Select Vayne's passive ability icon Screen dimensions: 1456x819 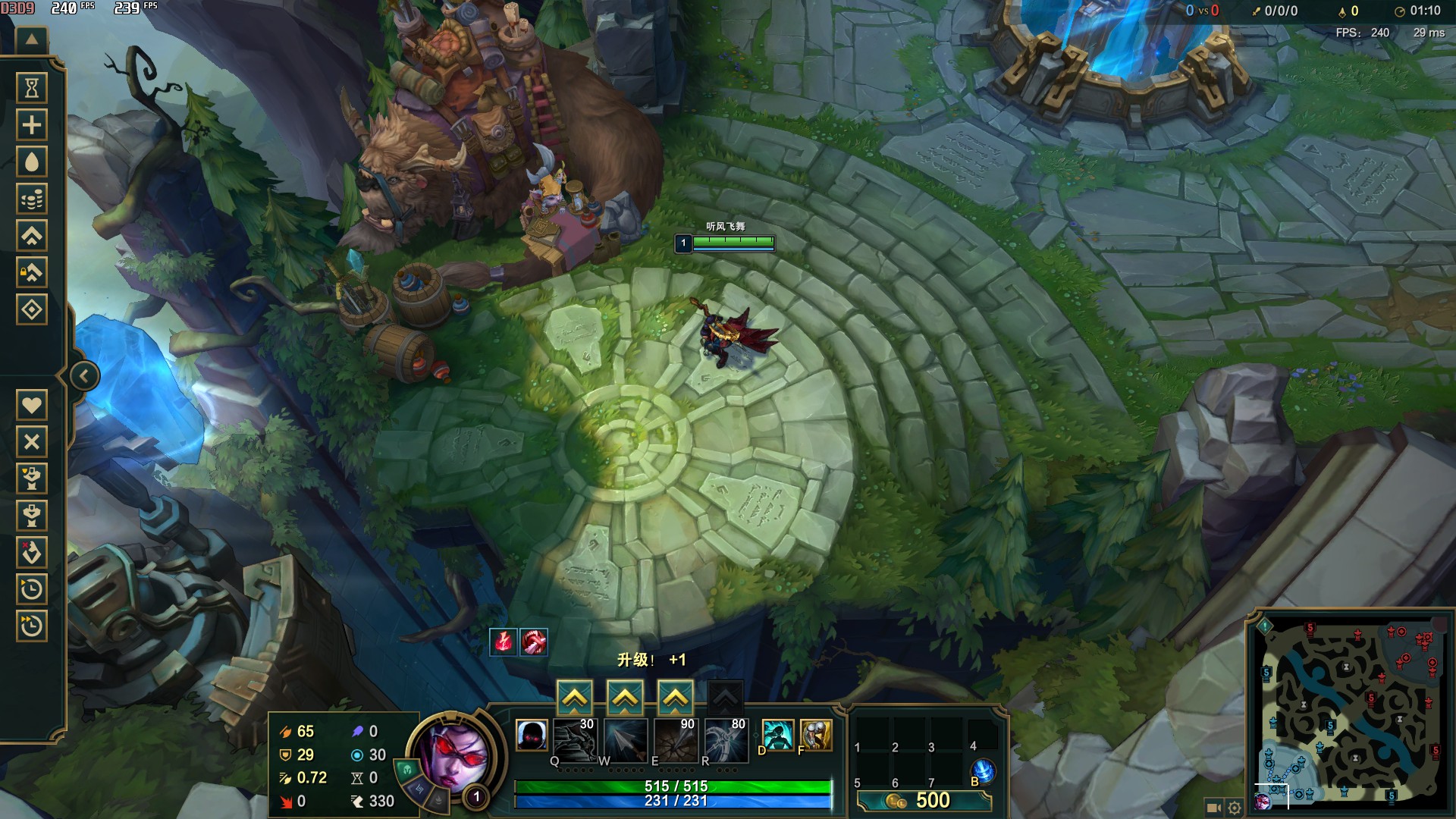coord(532,735)
